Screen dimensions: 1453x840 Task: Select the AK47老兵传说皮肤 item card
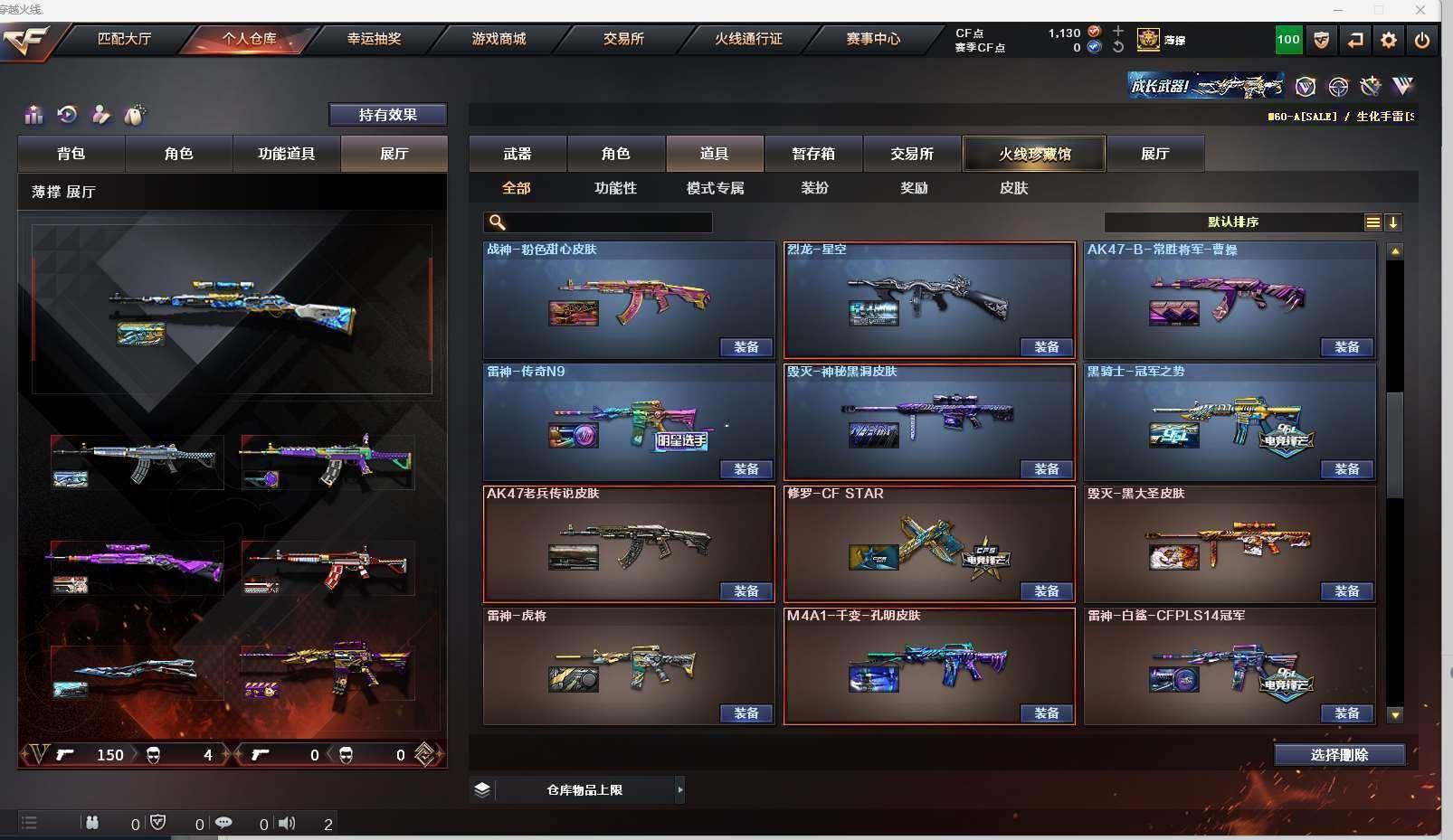tap(629, 543)
